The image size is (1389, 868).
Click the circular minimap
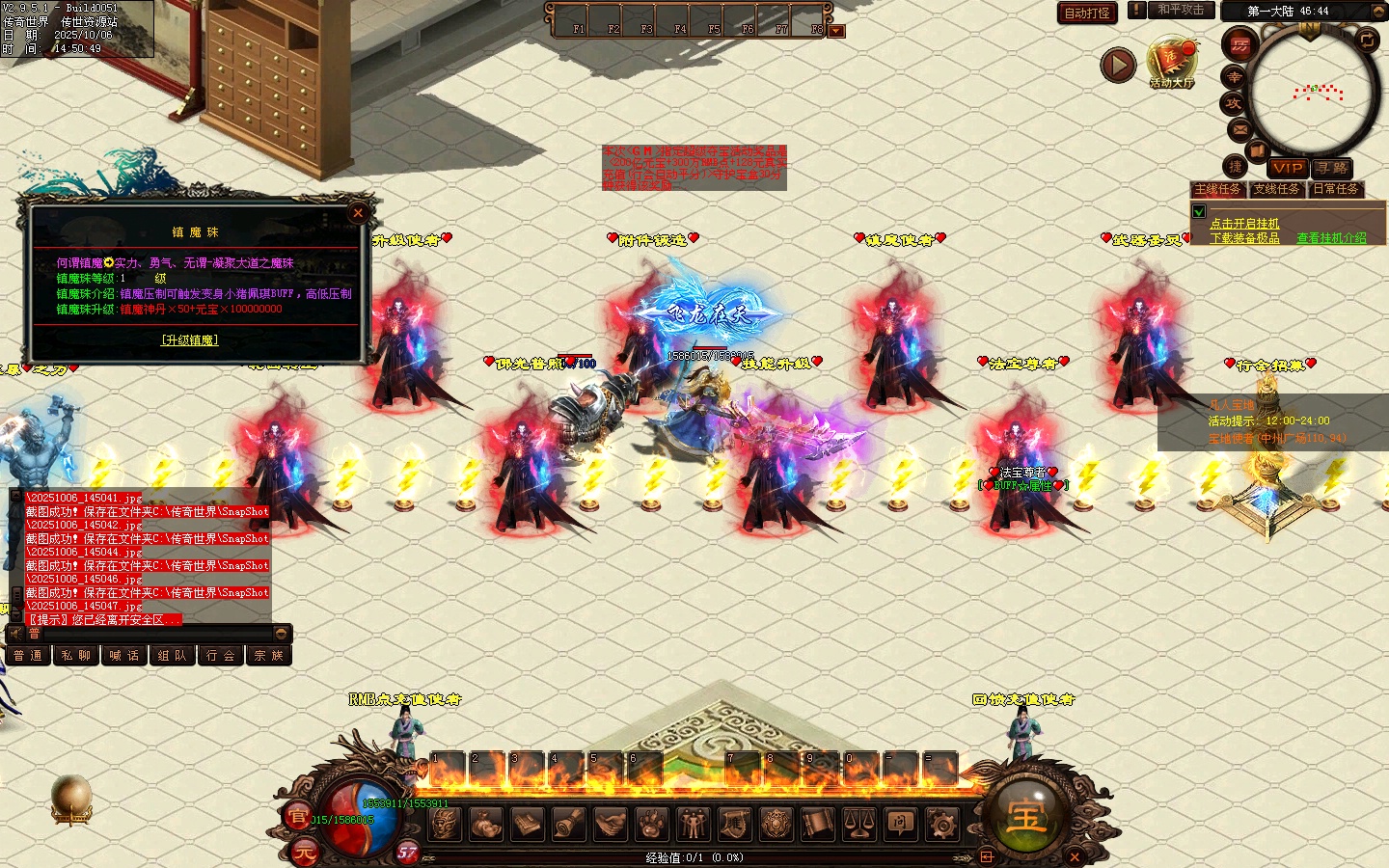pyautogui.click(x=1312, y=94)
